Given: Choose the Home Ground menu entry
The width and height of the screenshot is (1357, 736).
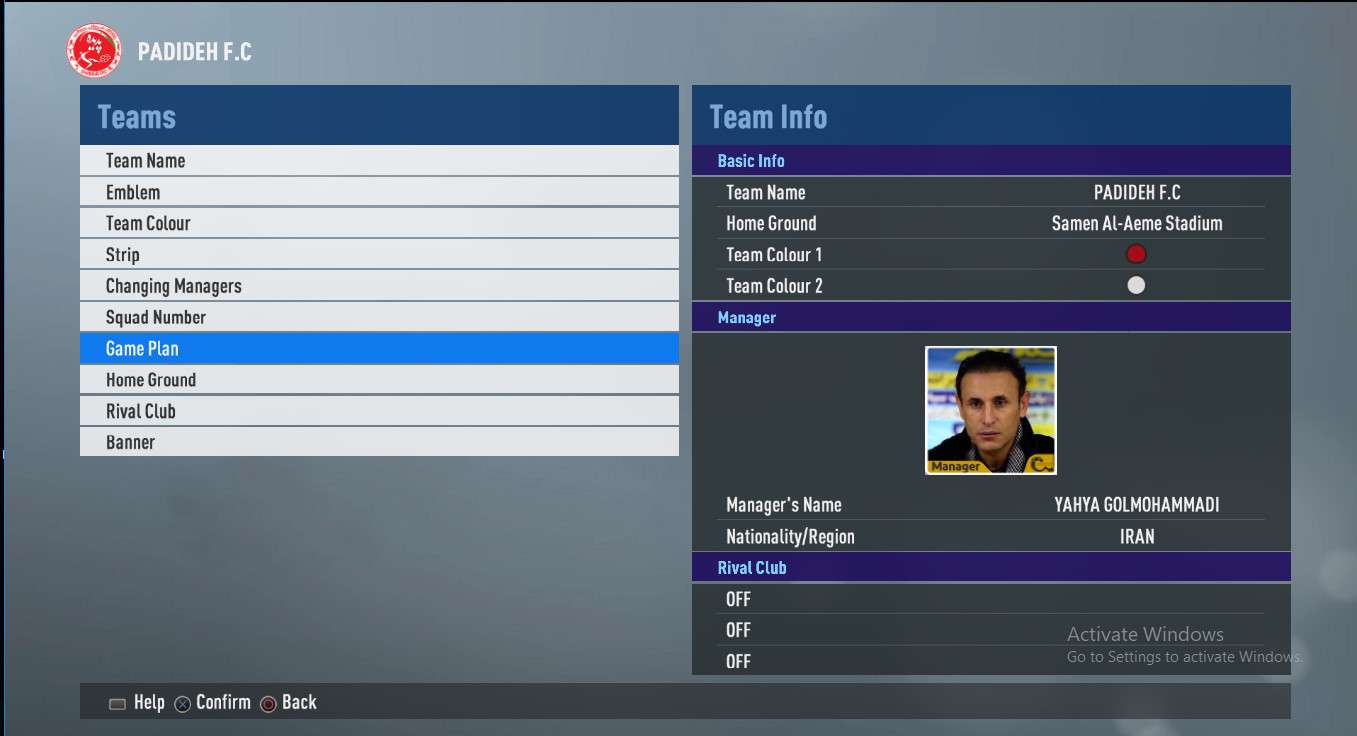Looking at the screenshot, I should [378, 380].
